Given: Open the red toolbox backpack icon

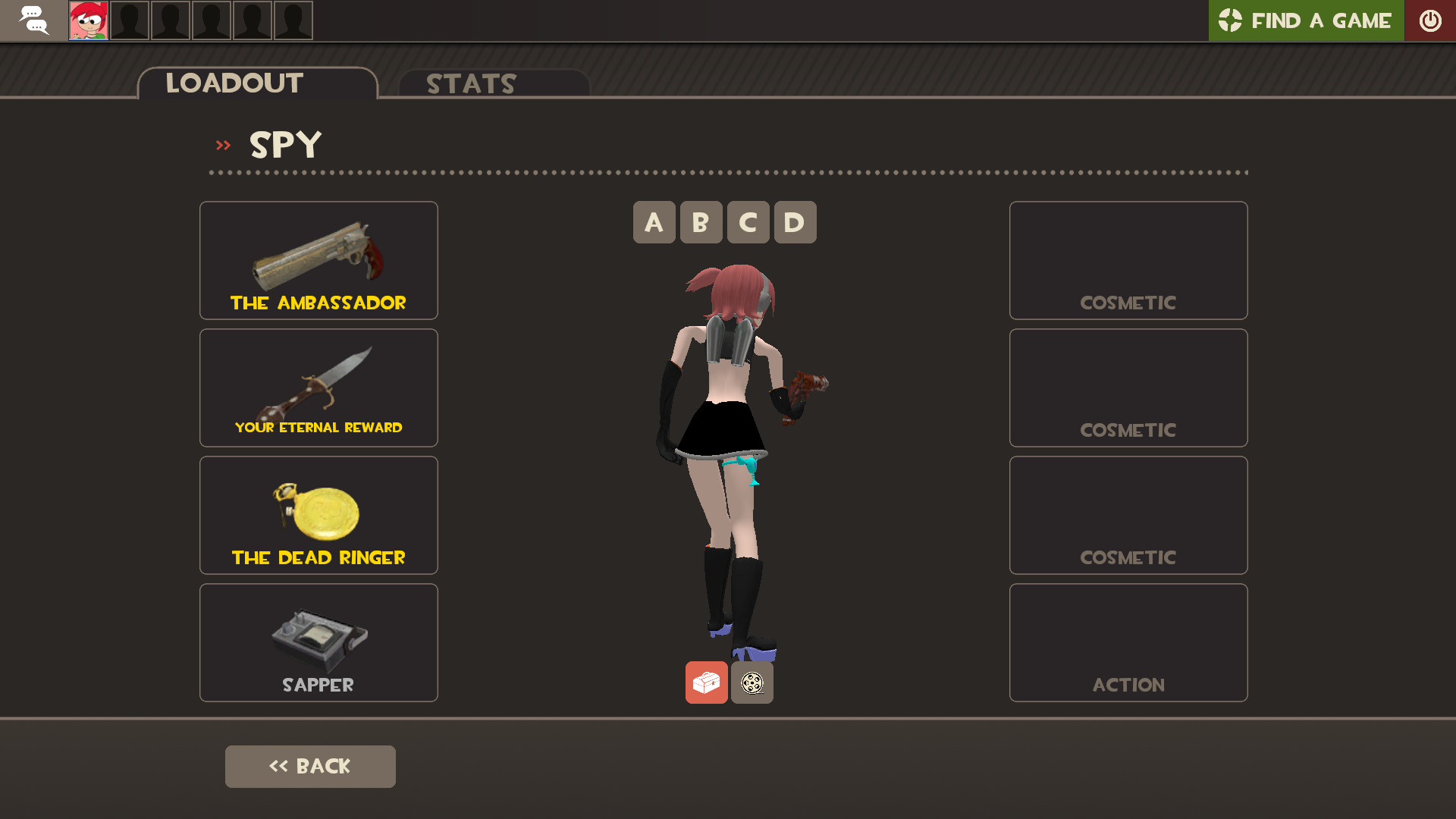Looking at the screenshot, I should pyautogui.click(x=706, y=682).
